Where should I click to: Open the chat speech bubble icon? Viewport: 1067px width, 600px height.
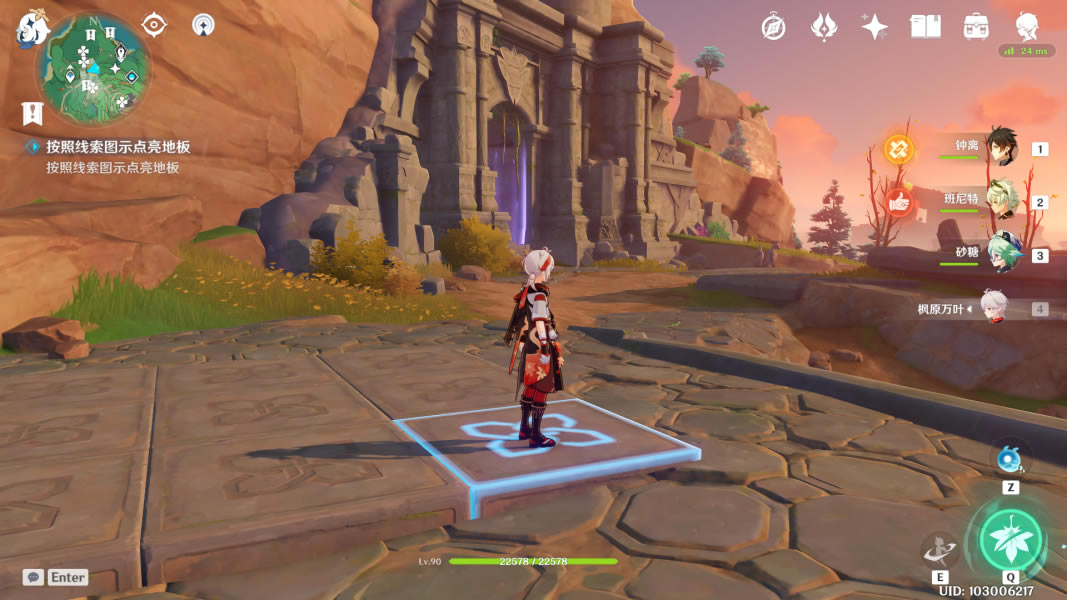34,577
